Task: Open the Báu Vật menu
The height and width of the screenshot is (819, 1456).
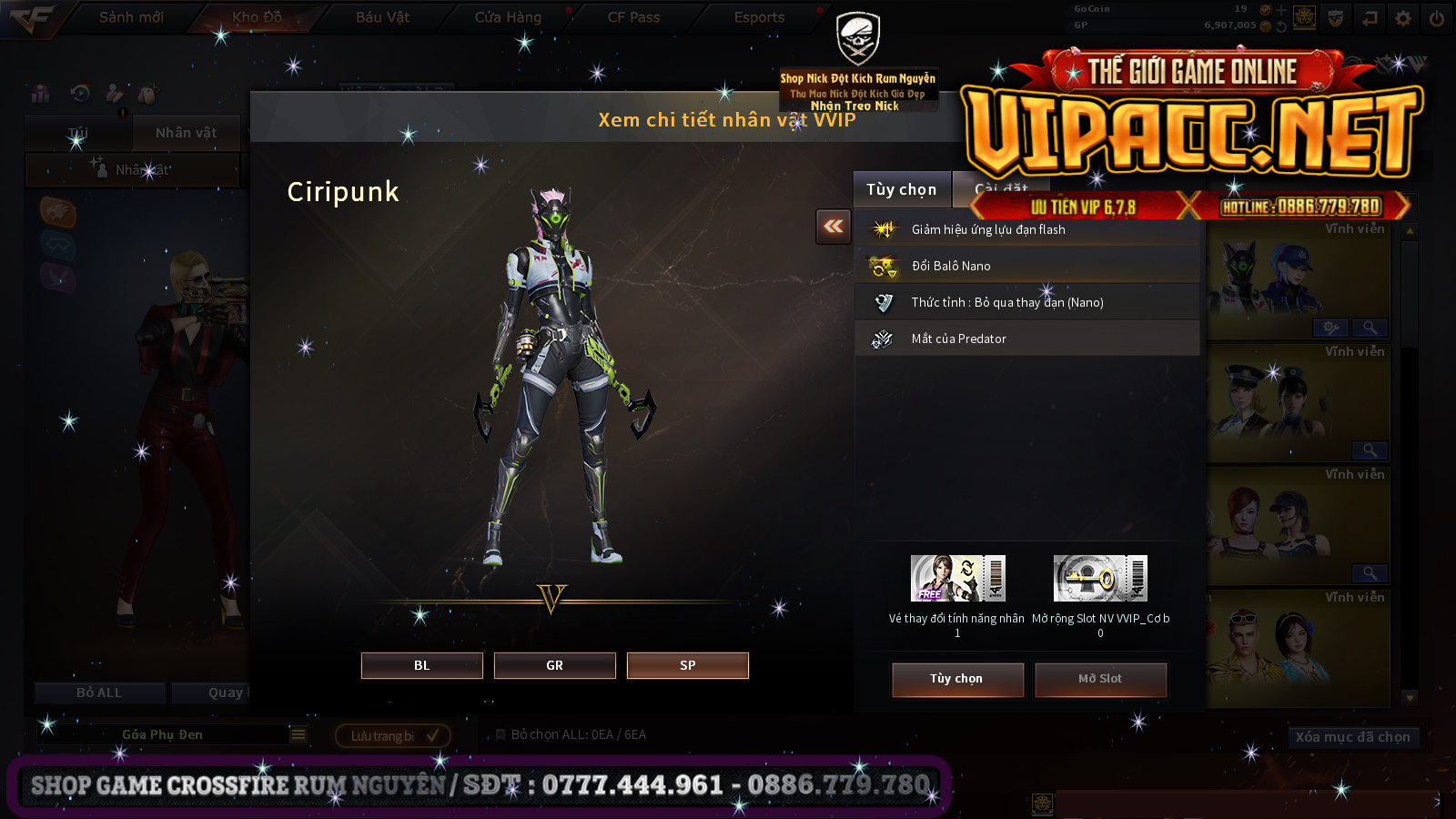Action: [382, 17]
